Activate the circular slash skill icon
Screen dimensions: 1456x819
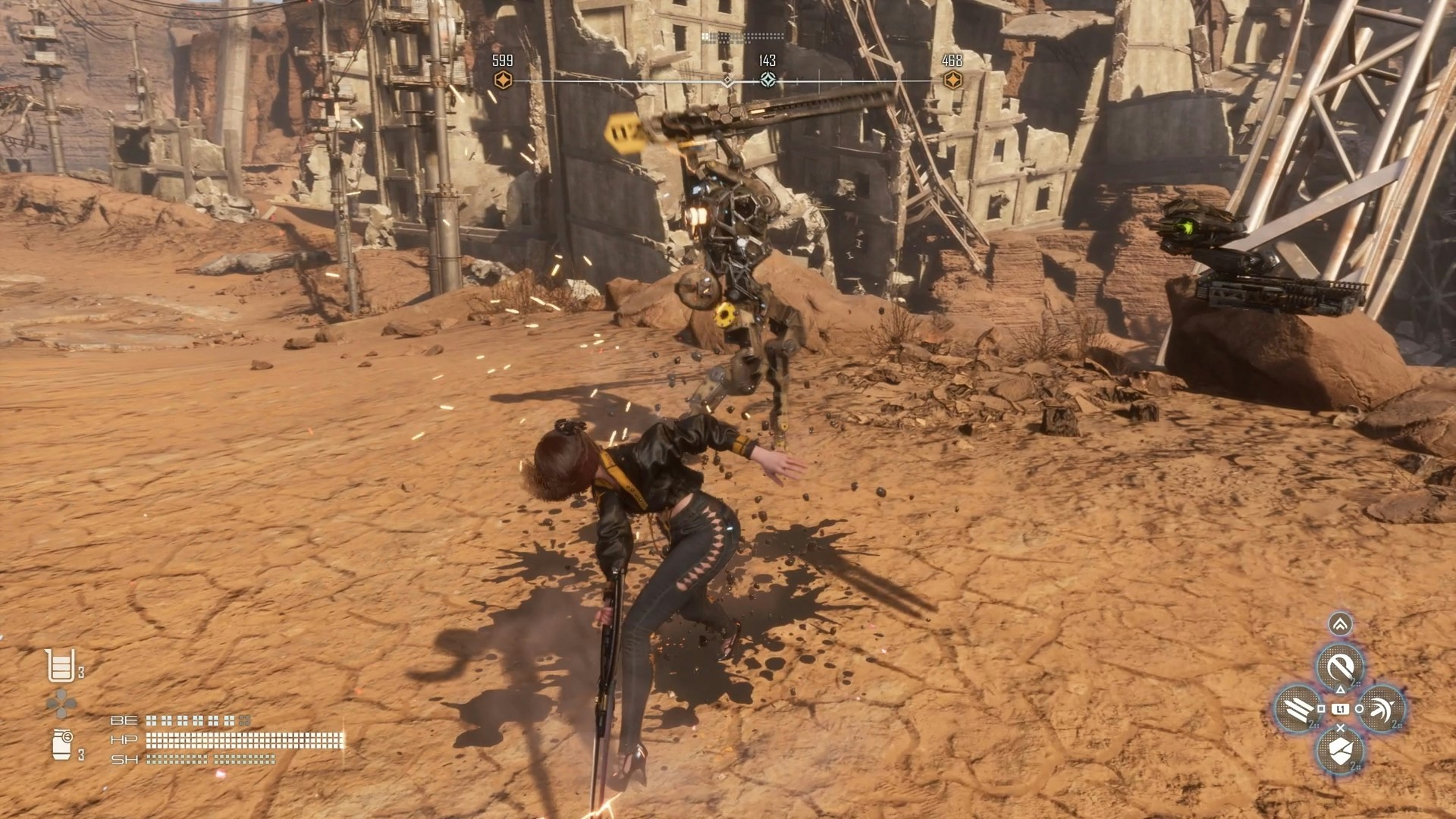1340,668
